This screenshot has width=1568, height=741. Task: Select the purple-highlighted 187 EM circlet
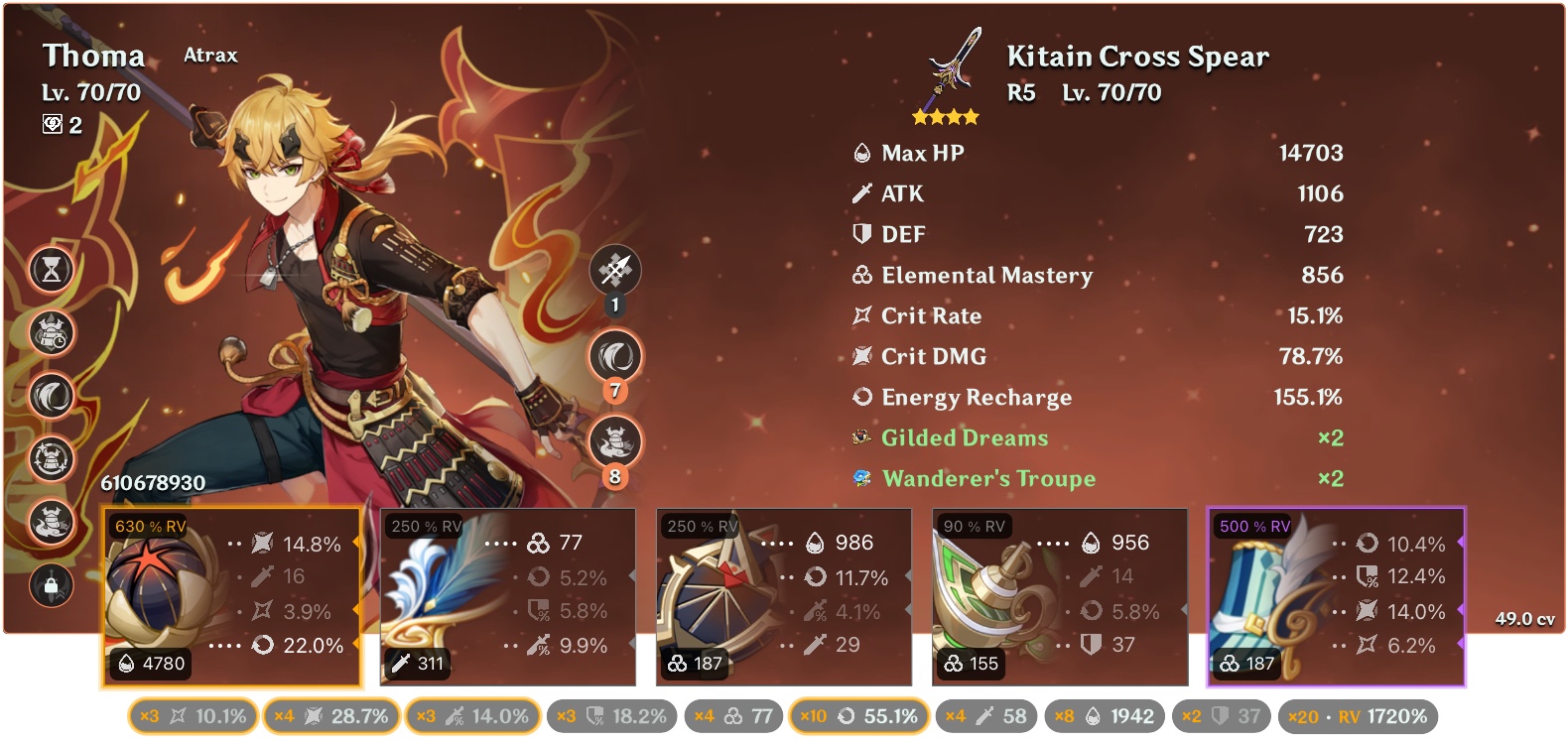[1334, 595]
